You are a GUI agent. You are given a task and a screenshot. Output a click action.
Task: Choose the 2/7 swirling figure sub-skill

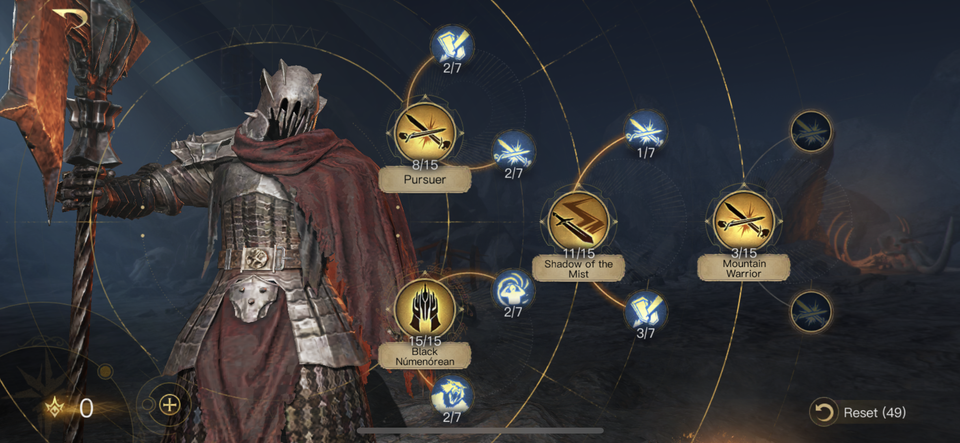514,289
